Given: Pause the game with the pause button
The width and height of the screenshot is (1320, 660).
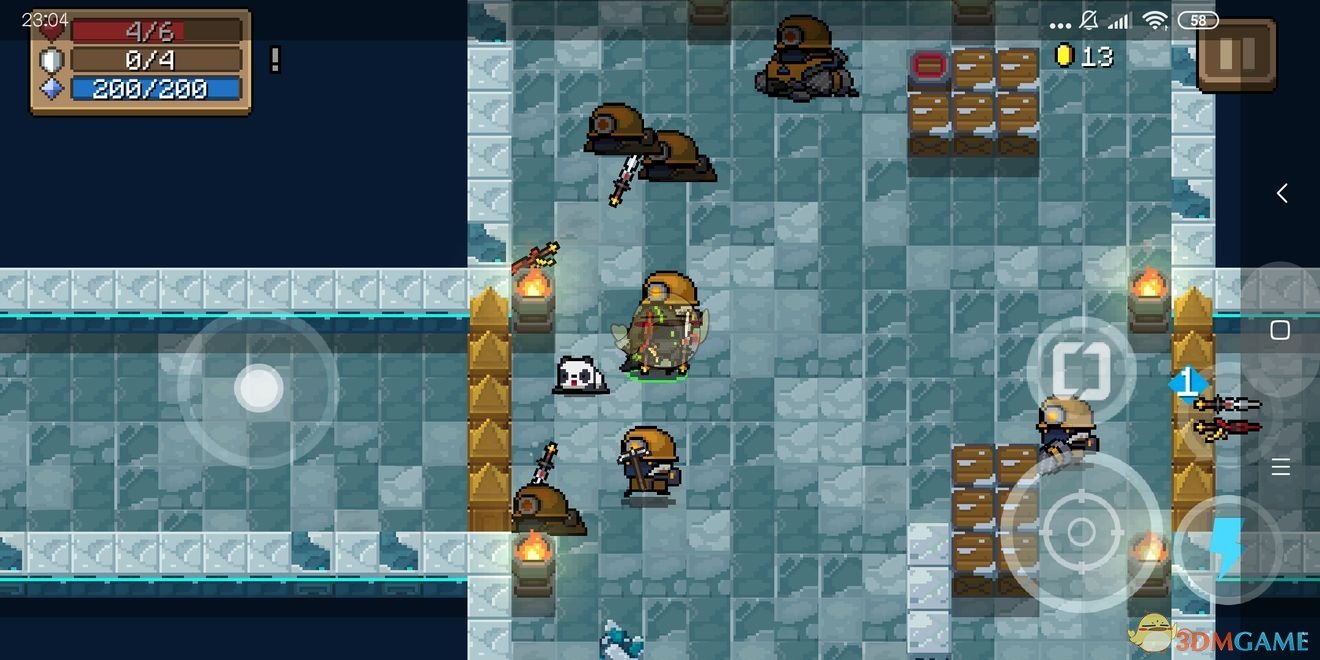Looking at the screenshot, I should pos(1236,55).
